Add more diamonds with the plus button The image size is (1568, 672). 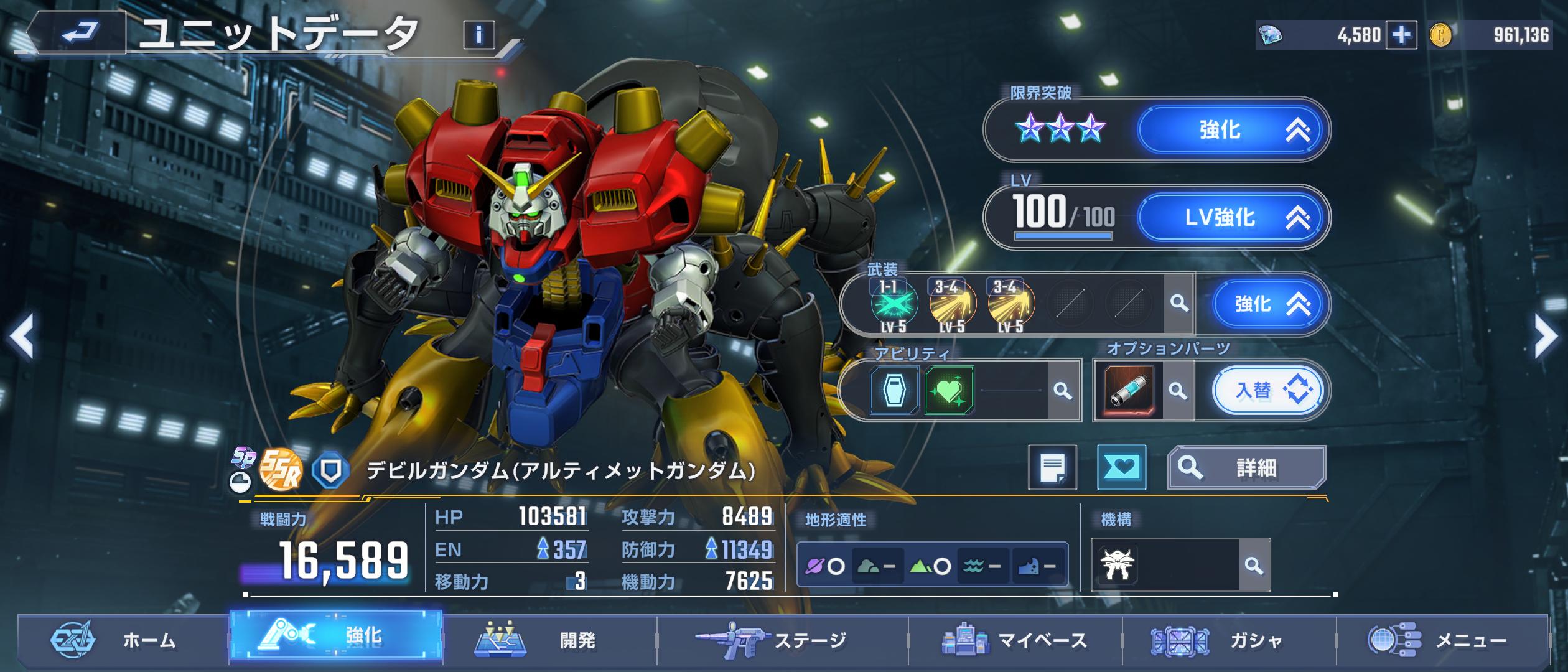pos(1401,35)
